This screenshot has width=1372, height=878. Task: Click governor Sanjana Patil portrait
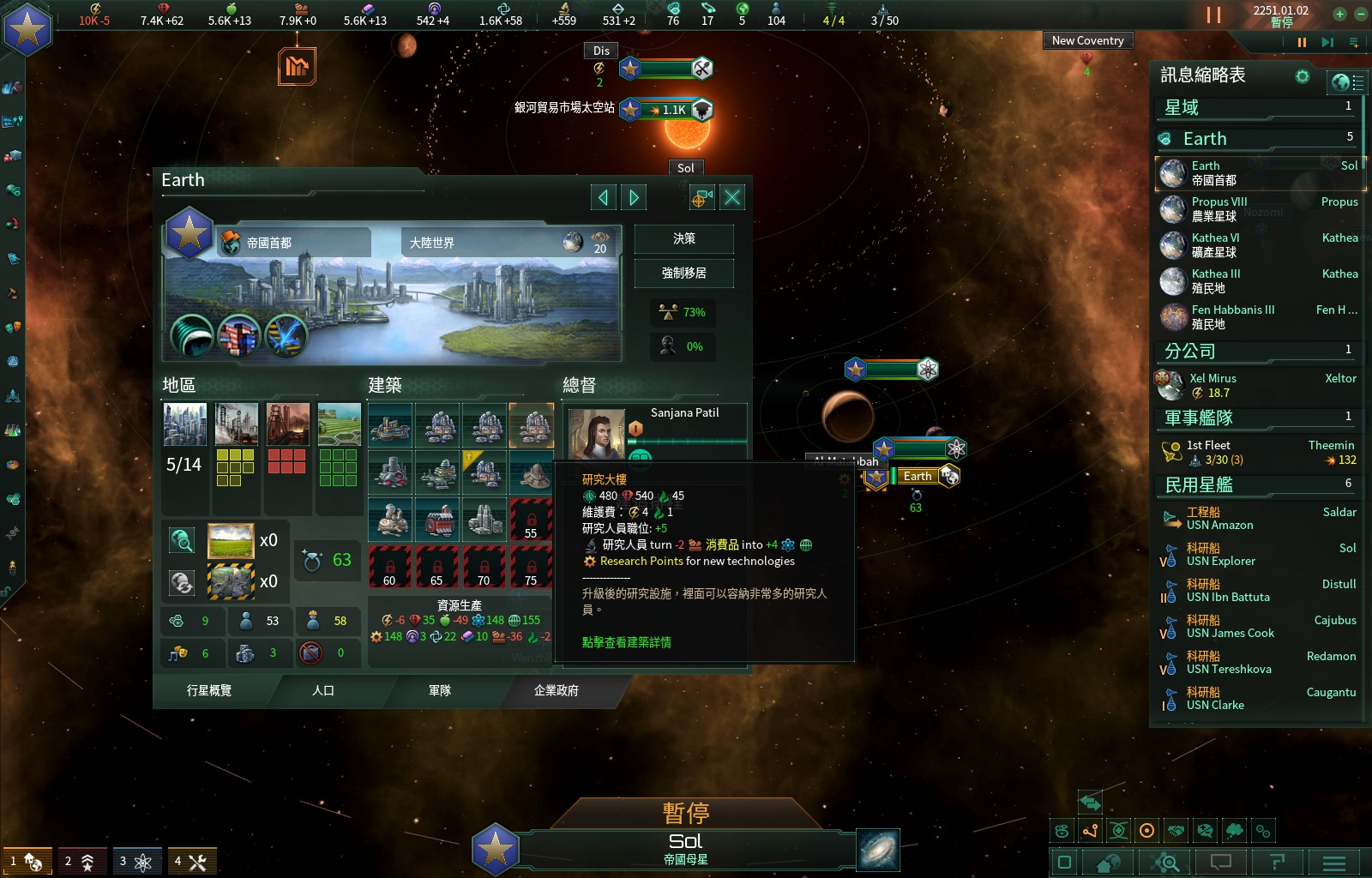(596, 434)
